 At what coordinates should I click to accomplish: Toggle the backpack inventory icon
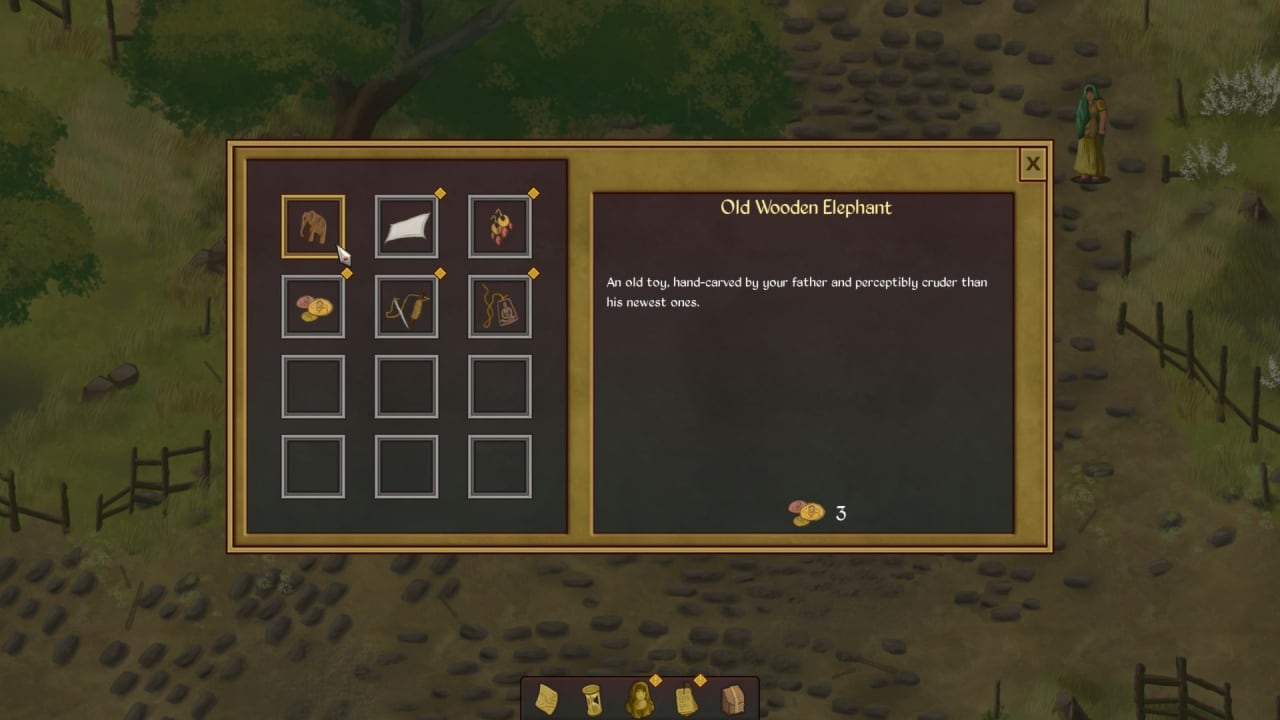[733, 699]
